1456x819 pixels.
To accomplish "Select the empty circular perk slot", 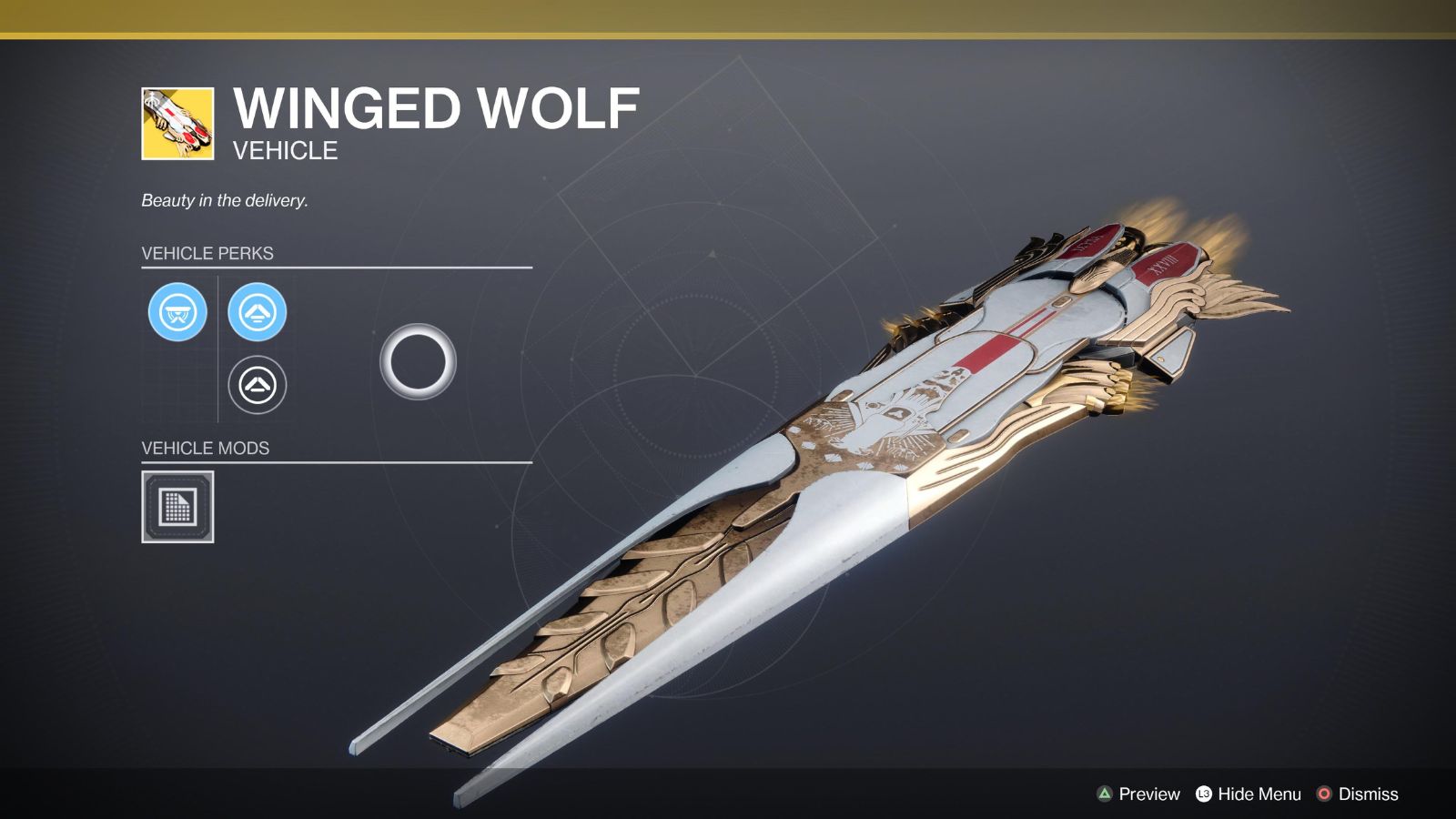I will click(x=420, y=363).
